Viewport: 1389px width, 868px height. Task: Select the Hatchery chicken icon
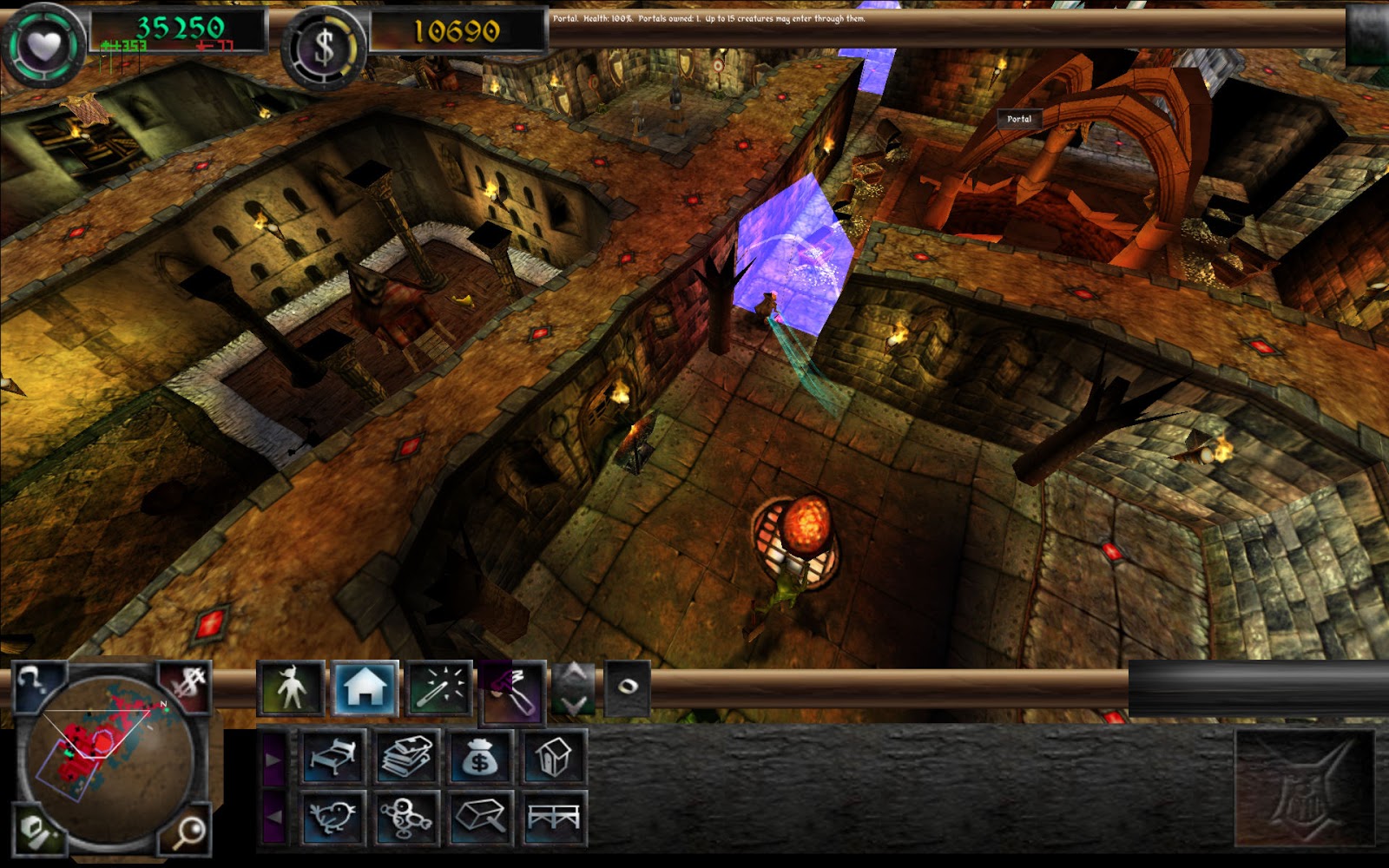click(334, 818)
